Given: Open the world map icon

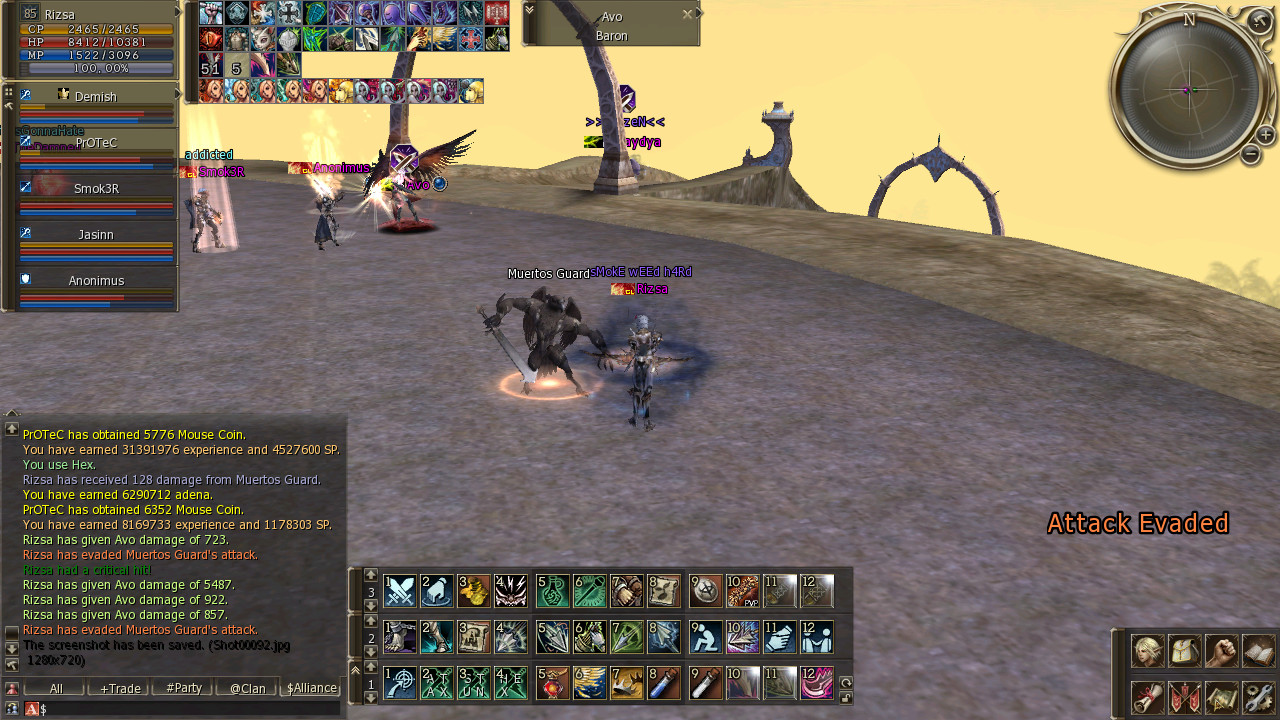Looking at the screenshot, I should (1222, 697).
